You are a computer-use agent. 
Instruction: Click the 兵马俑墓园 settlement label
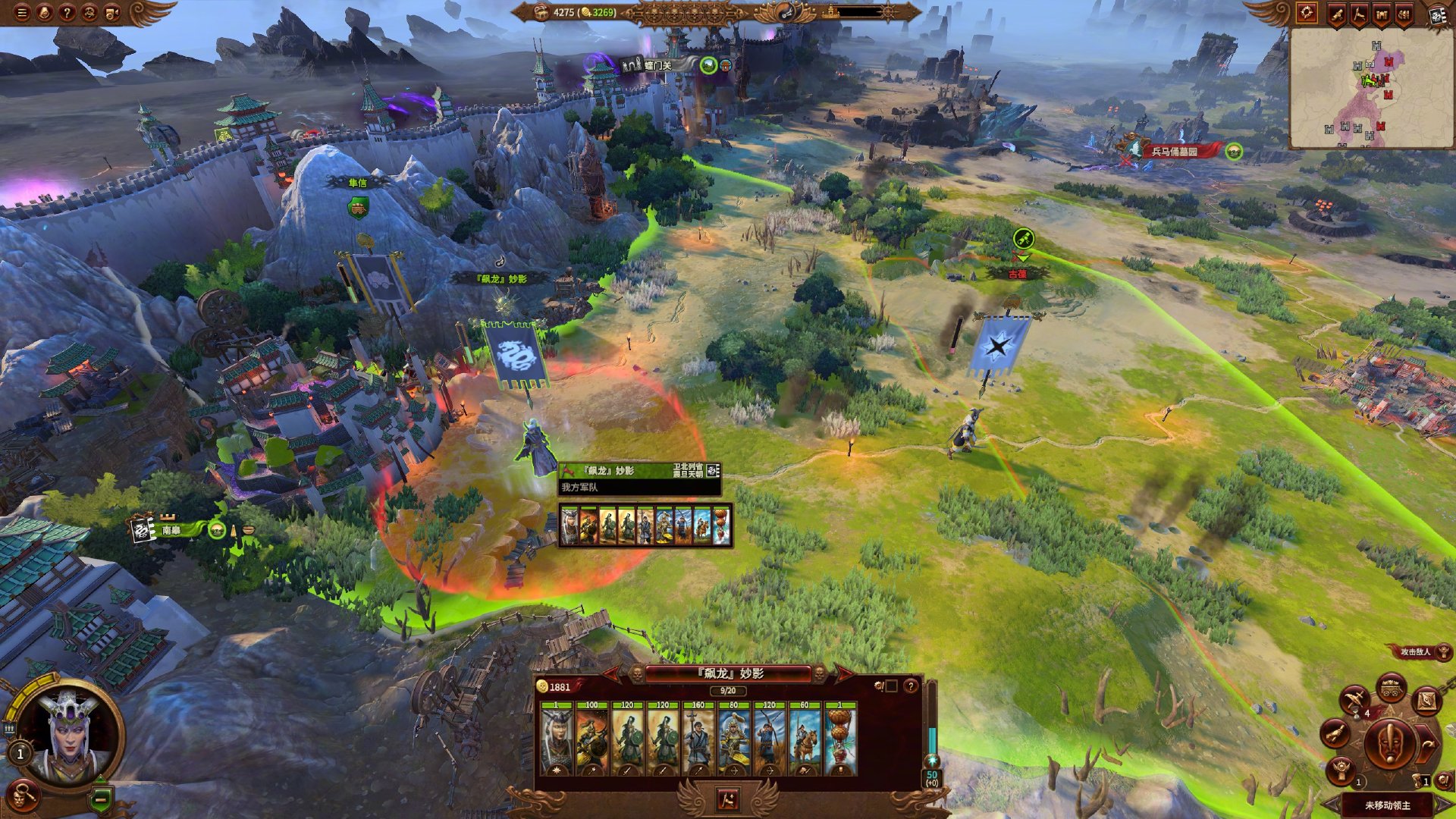point(1174,152)
